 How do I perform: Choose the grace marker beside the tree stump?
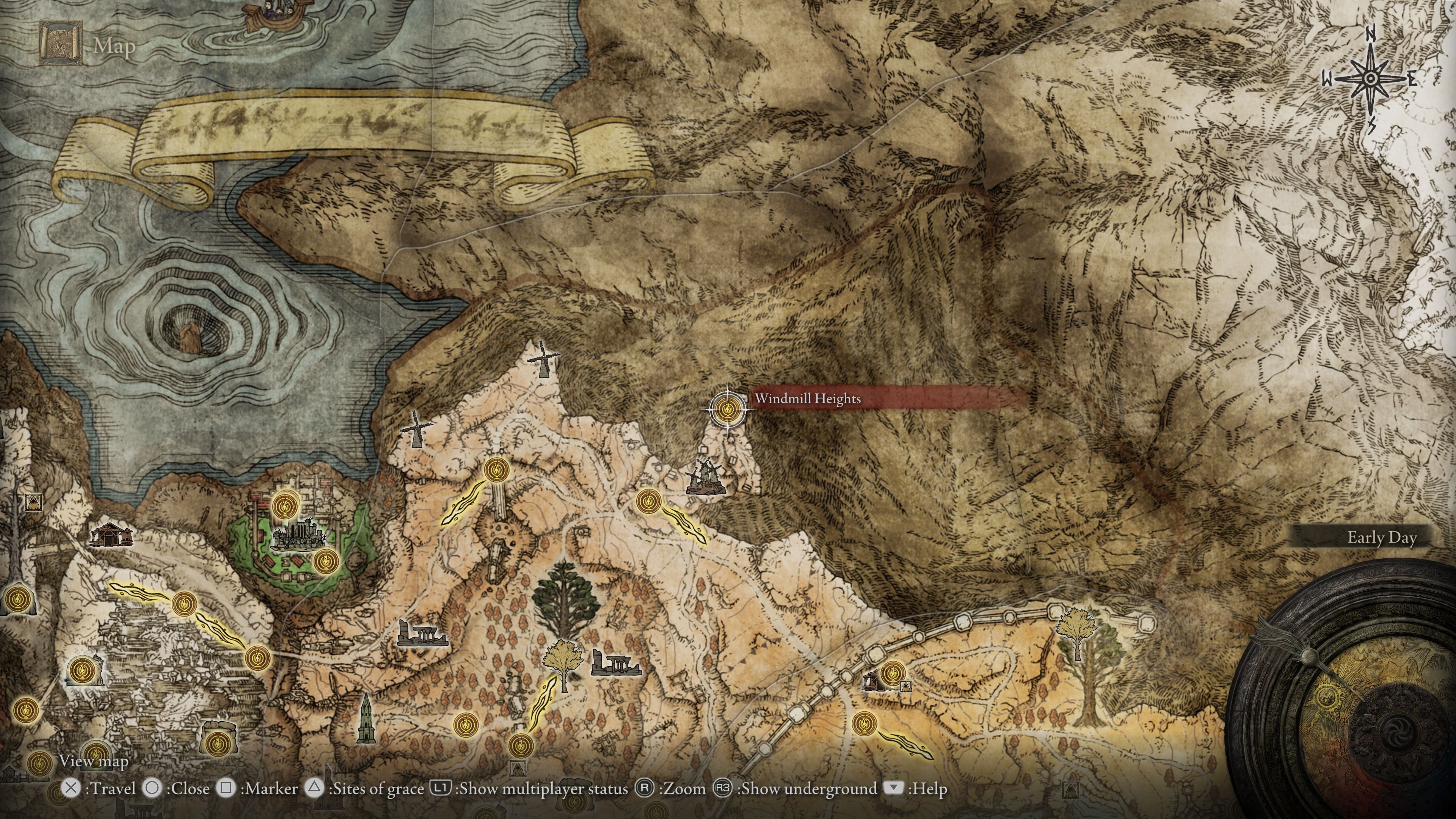point(81,671)
